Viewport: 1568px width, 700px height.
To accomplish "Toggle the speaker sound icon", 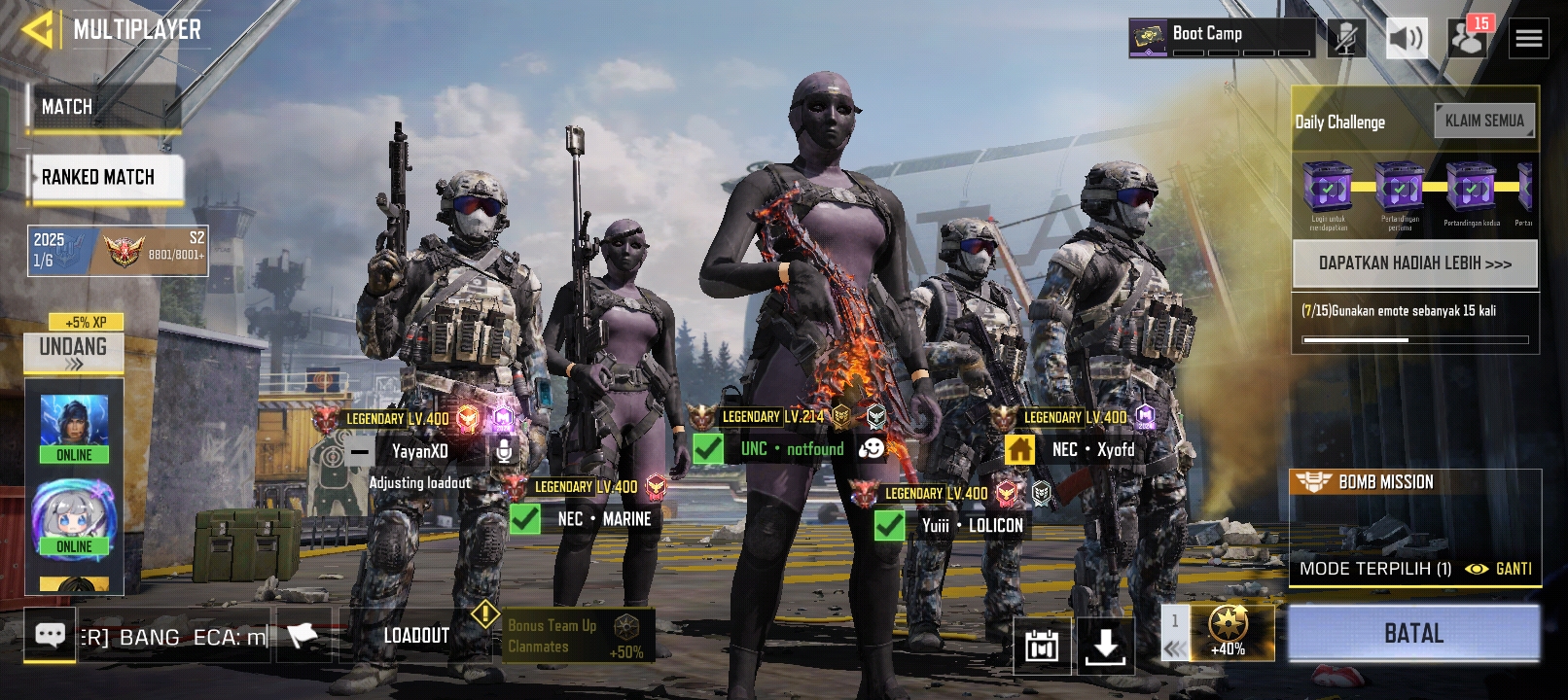I will click(1406, 39).
